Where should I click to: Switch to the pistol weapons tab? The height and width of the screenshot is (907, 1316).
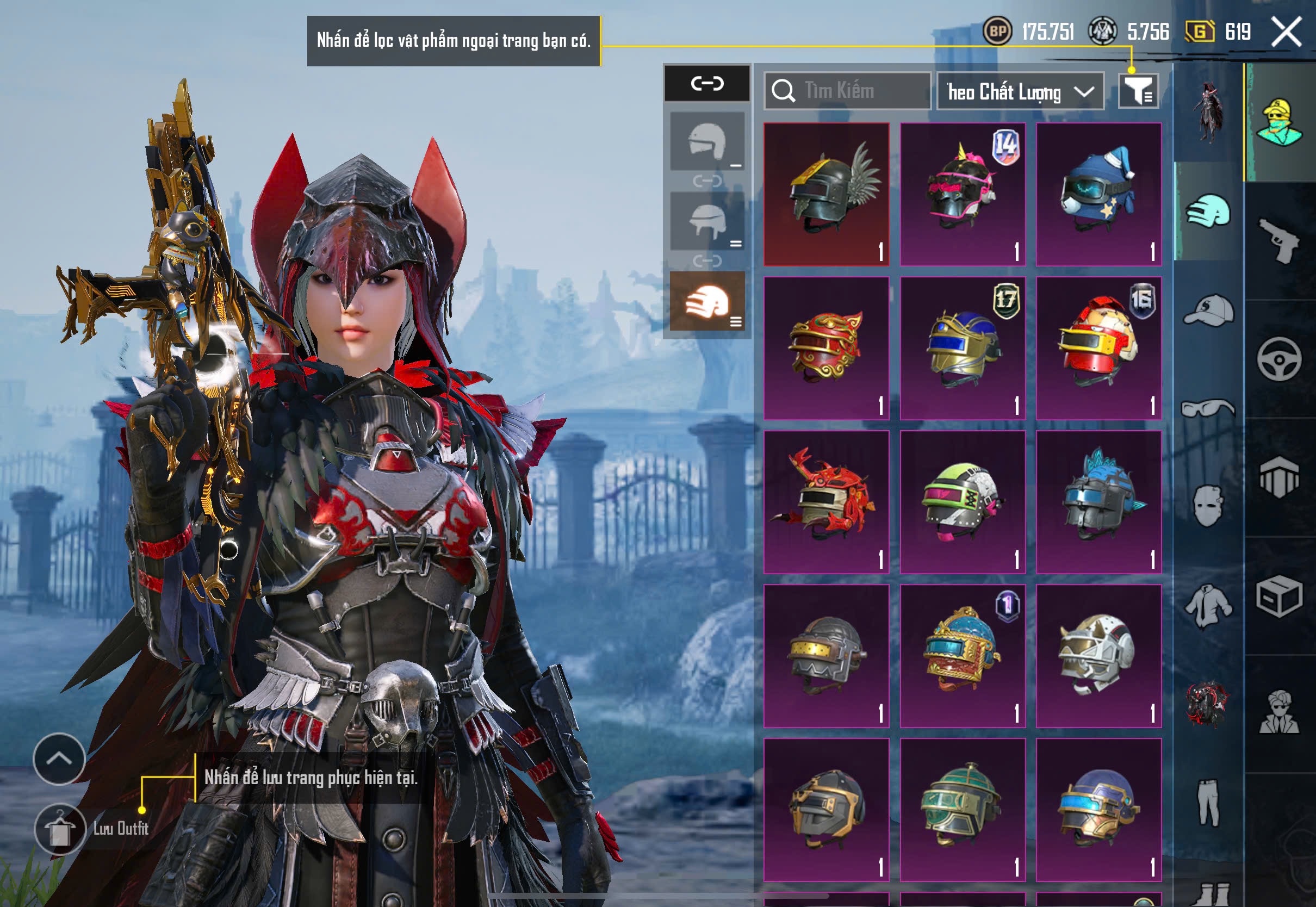pyautogui.click(x=1279, y=240)
